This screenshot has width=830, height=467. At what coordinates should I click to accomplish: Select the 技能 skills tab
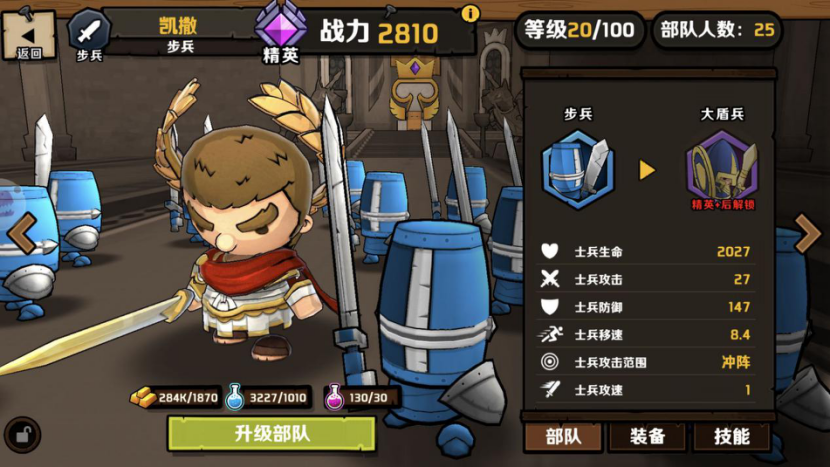tap(732, 436)
